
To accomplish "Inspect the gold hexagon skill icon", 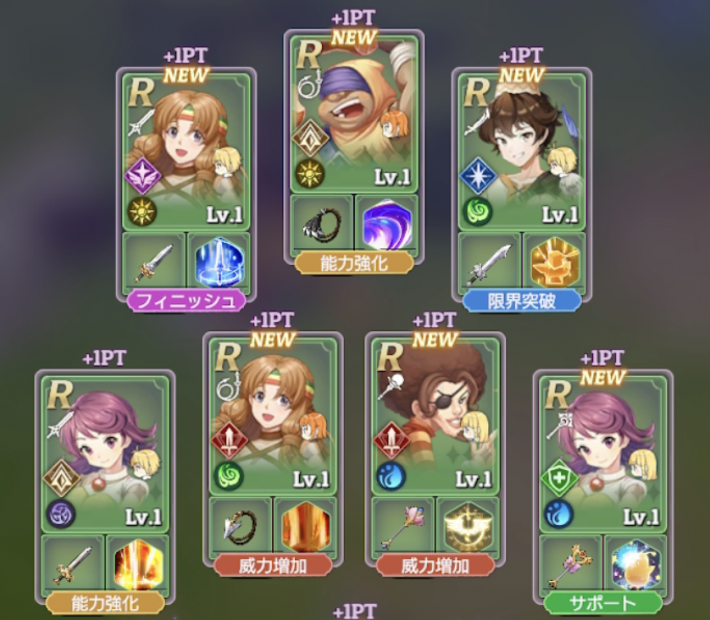I will [553, 262].
